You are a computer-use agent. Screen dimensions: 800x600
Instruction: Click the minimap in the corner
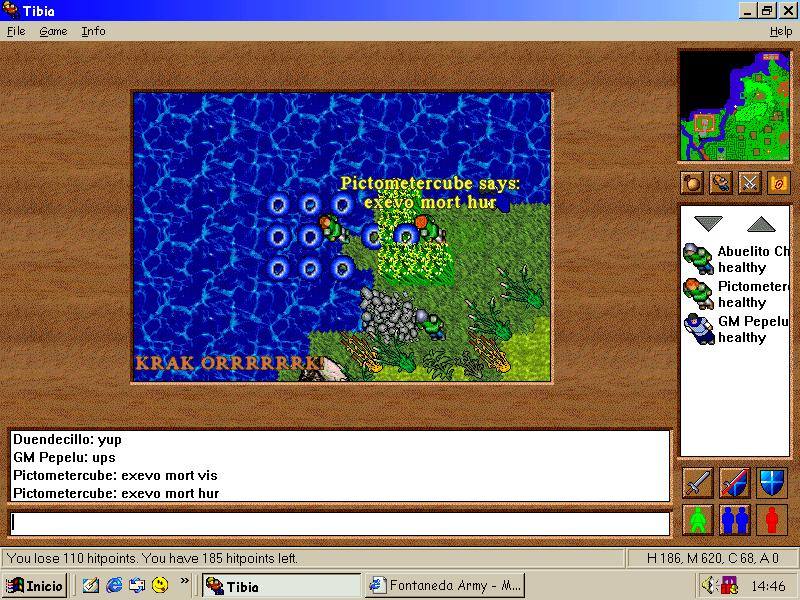(734, 106)
